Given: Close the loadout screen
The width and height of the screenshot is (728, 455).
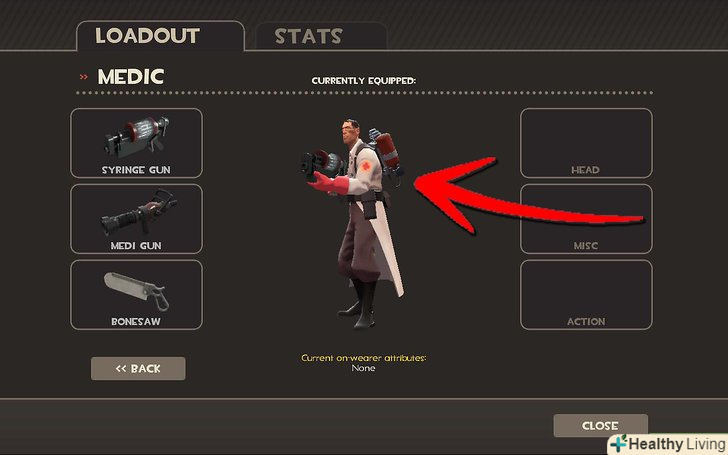Looking at the screenshot, I should [x=600, y=426].
